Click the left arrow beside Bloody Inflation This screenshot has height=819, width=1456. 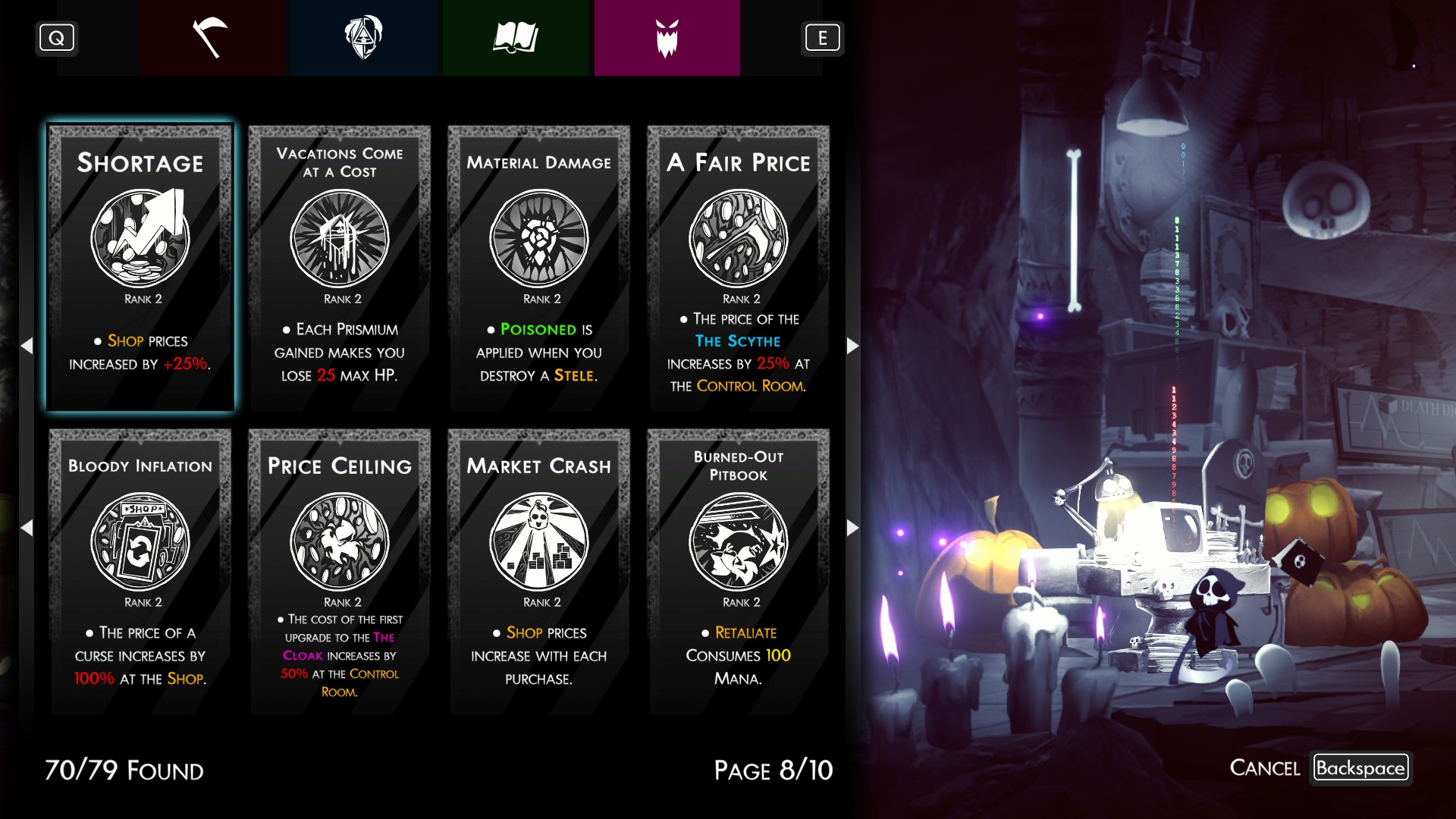point(27,528)
